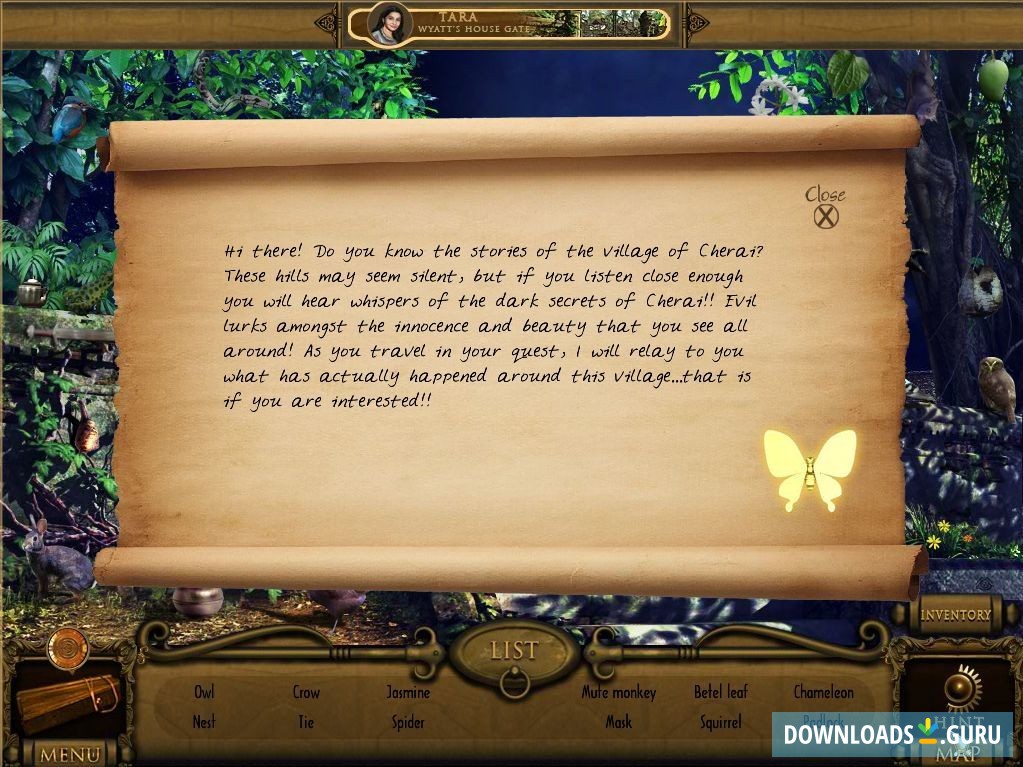Open the round compass medallion above the Menu
The width and height of the screenshot is (1023, 767).
coord(68,647)
